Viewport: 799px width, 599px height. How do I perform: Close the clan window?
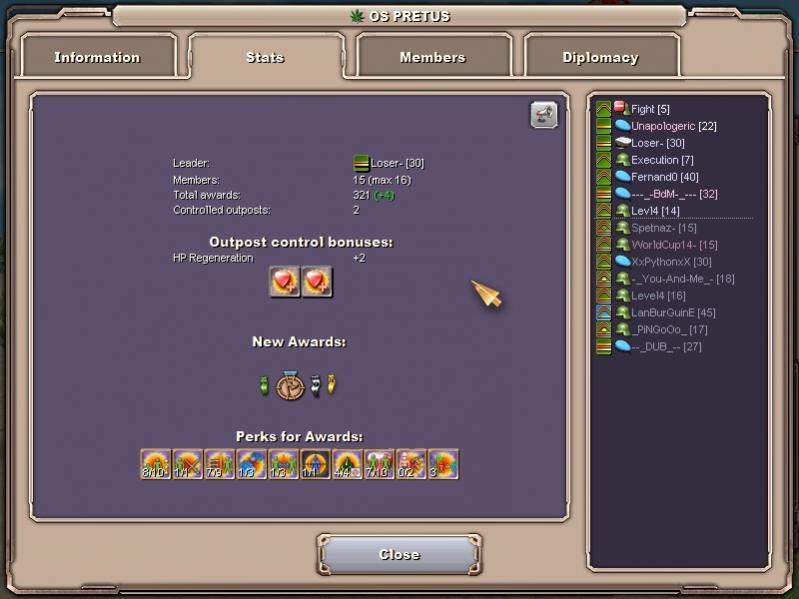[x=399, y=555]
